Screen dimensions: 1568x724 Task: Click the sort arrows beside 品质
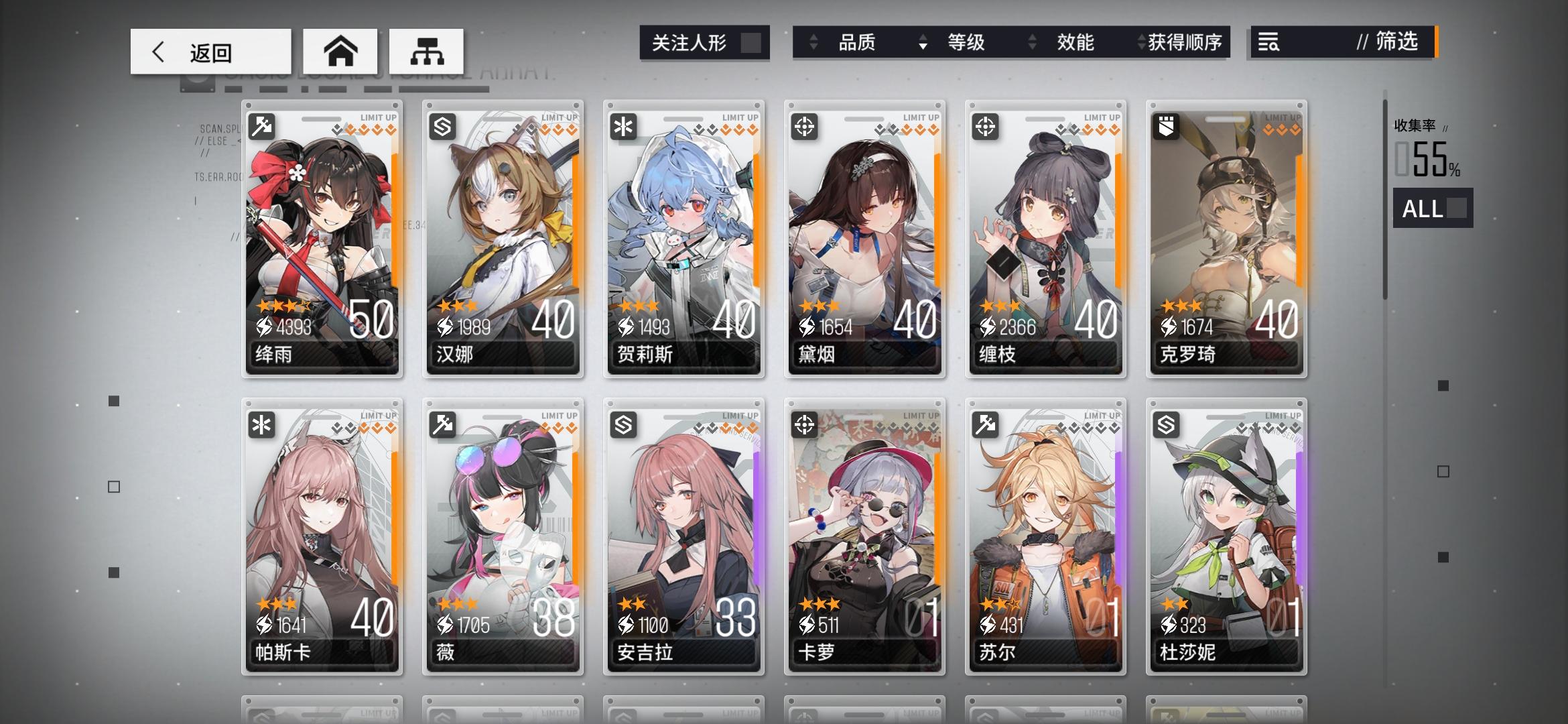click(814, 42)
